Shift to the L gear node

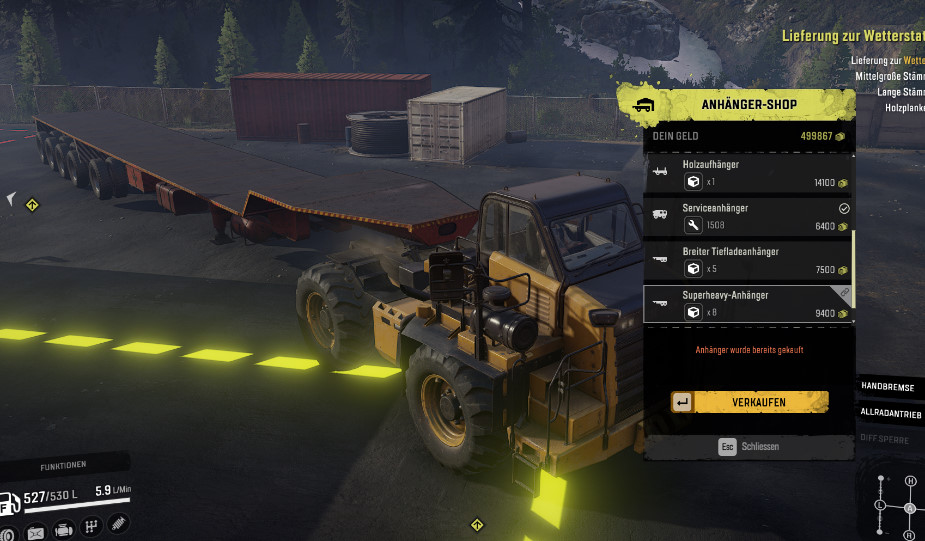click(x=879, y=506)
